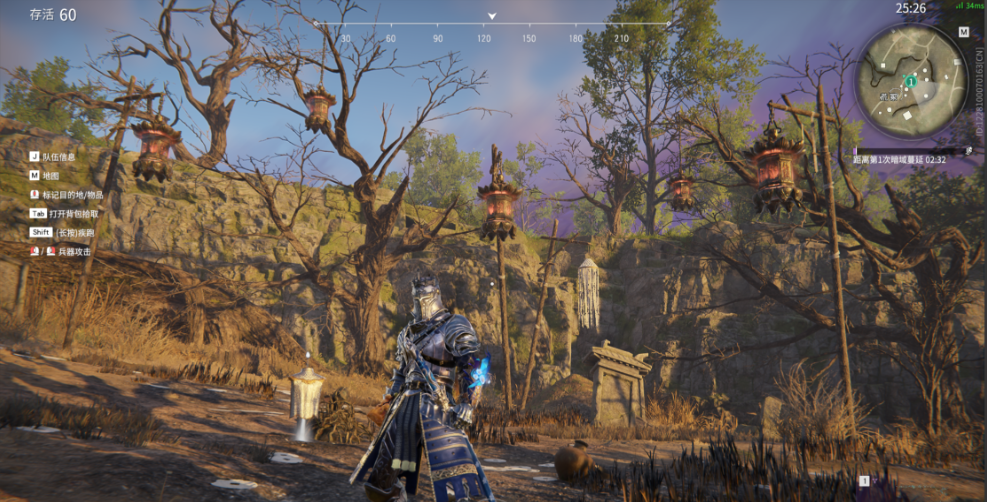Select the compass bar's center pointer
The image size is (987, 502).
coord(492,16)
